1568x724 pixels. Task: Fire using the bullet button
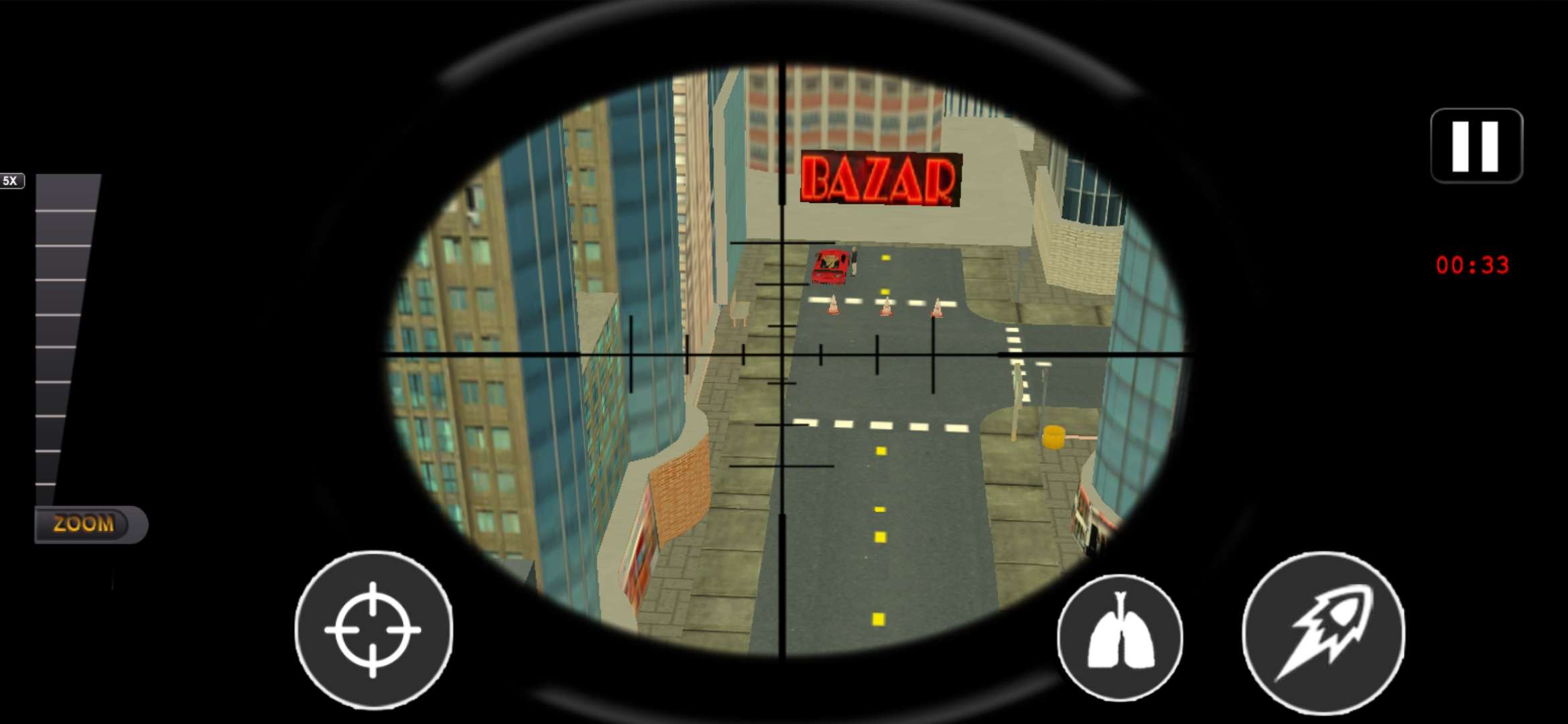point(1323,632)
